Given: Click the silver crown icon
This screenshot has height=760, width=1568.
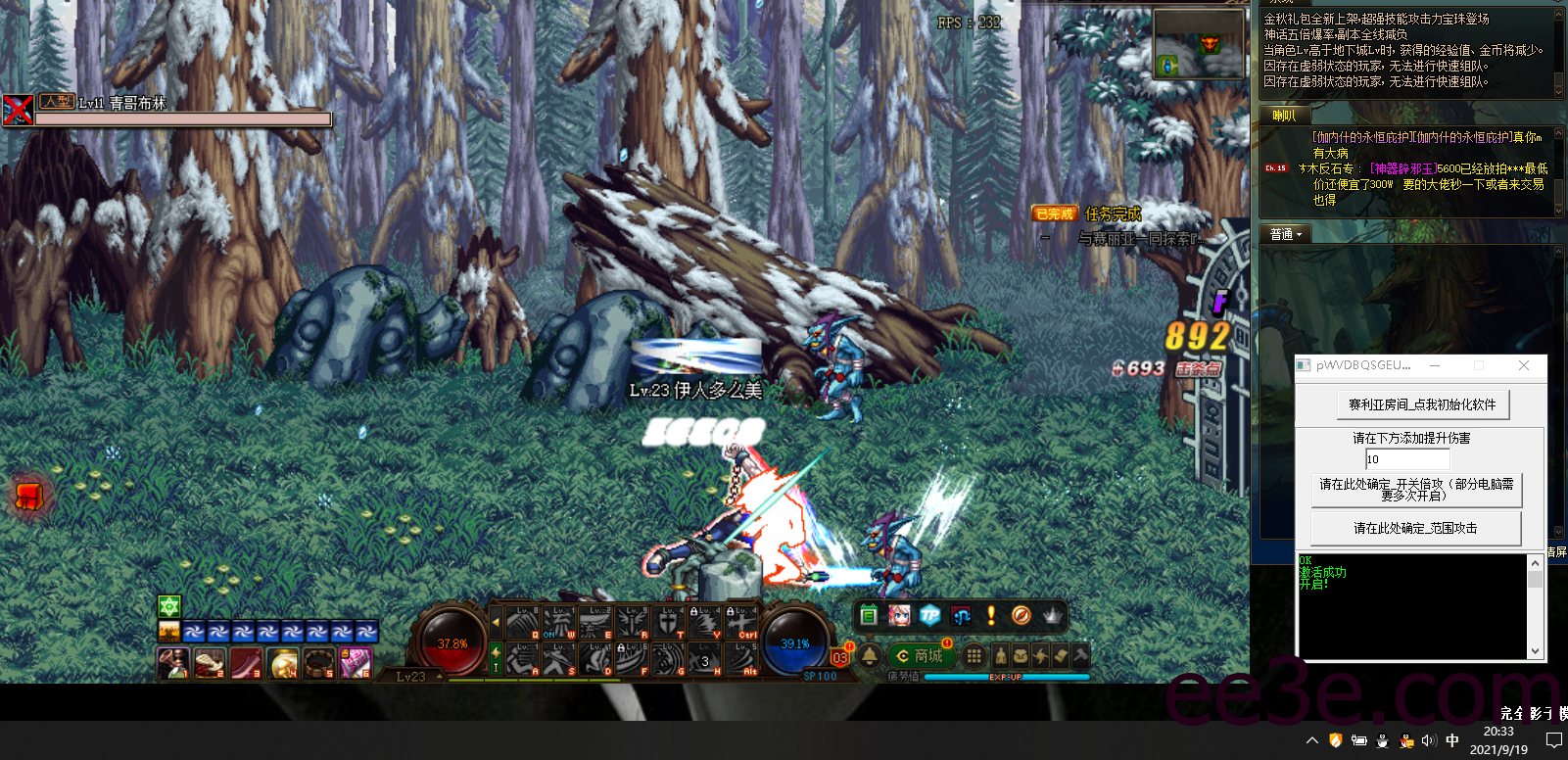Looking at the screenshot, I should [x=1052, y=615].
